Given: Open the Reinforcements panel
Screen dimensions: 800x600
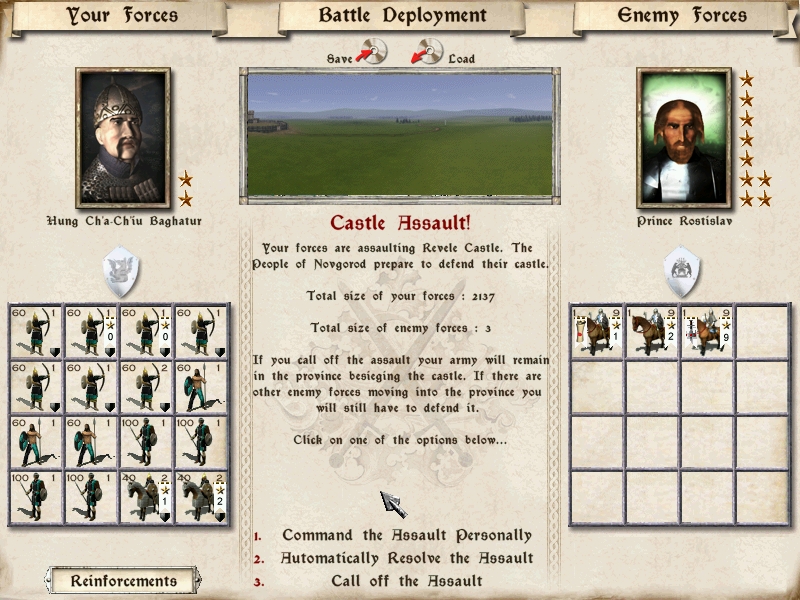Looking at the screenshot, I should (123, 580).
